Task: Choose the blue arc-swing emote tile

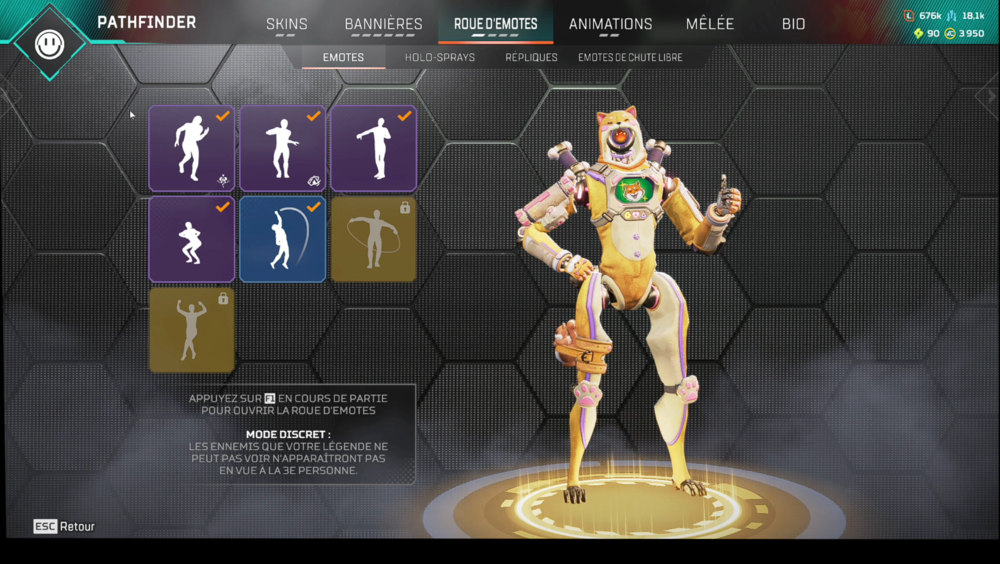Action: coord(283,239)
